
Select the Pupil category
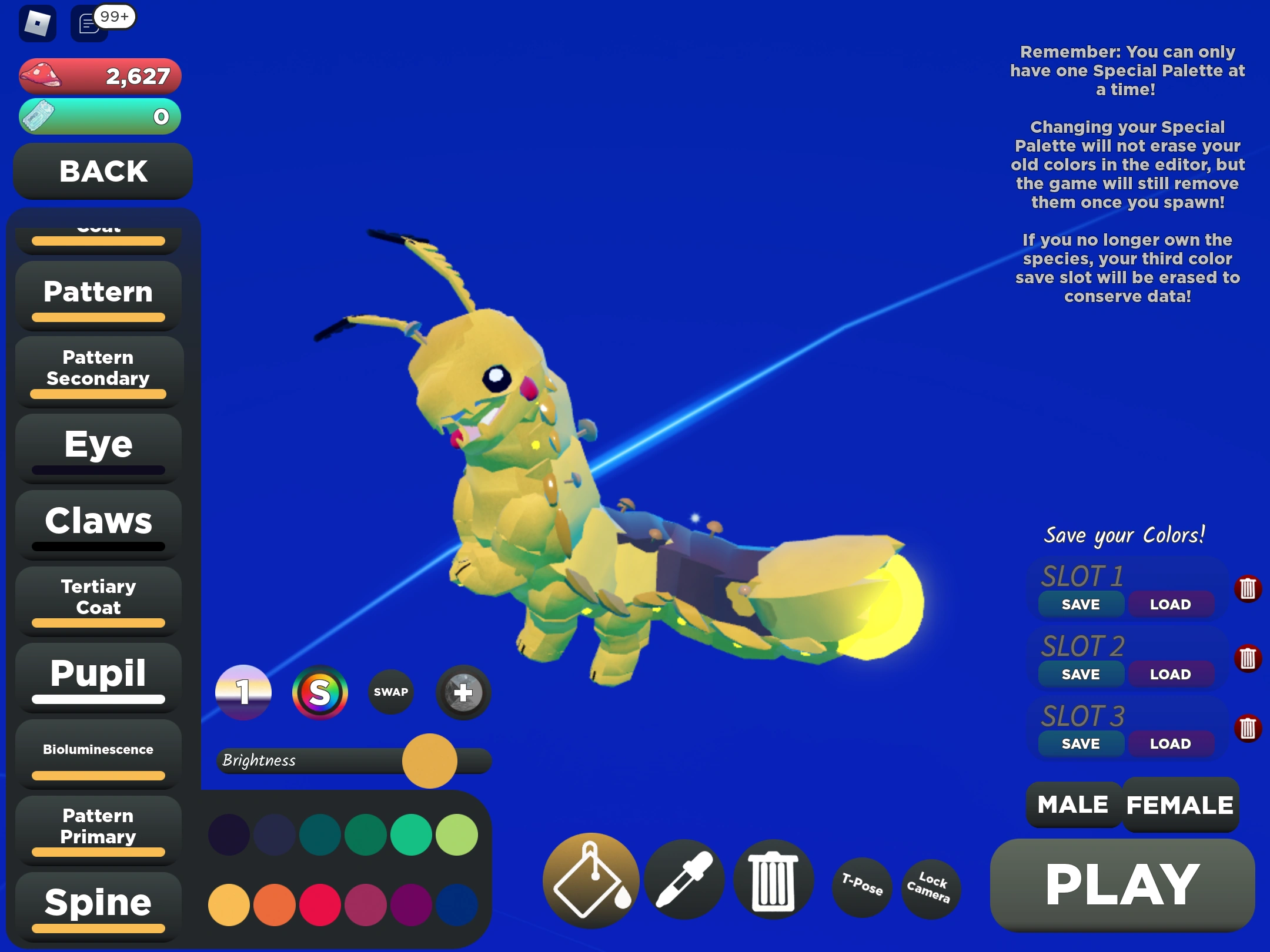(98, 675)
